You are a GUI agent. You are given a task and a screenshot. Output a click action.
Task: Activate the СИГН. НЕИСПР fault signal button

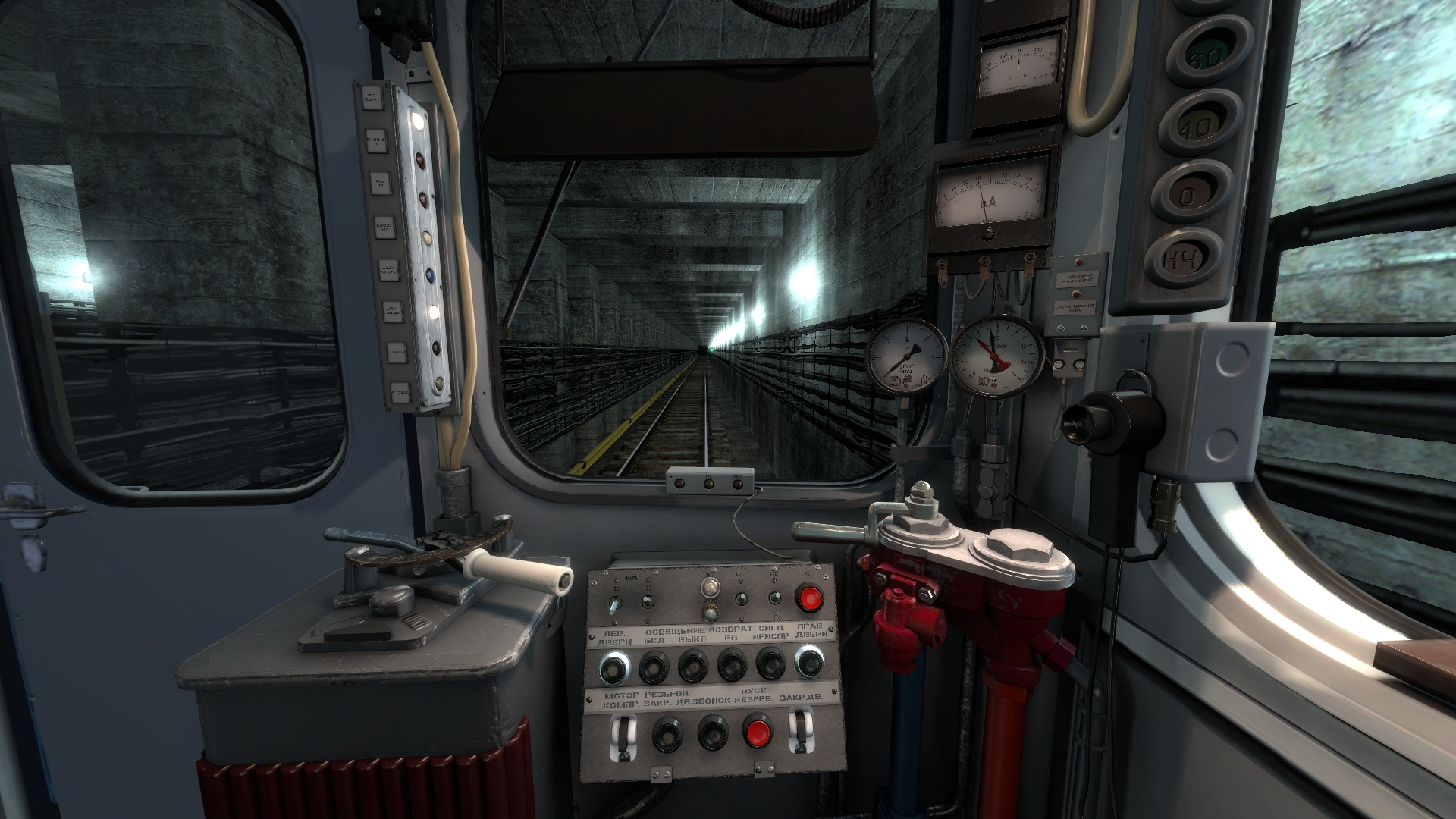(771, 664)
